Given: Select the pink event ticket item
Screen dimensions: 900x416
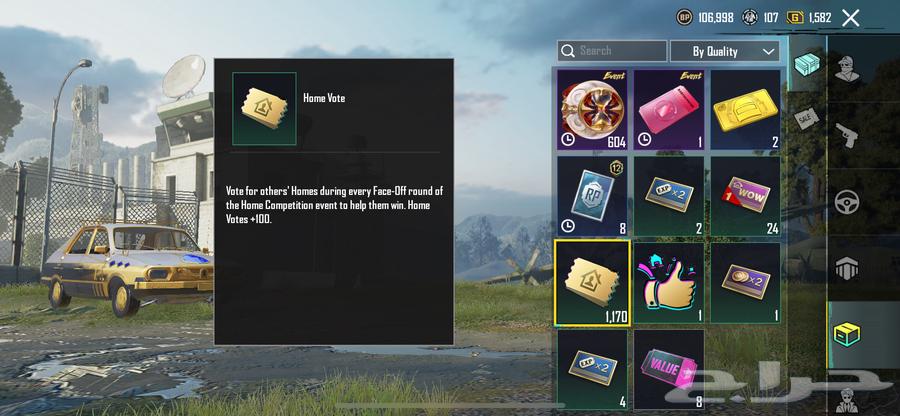Looking at the screenshot, I should [668, 108].
